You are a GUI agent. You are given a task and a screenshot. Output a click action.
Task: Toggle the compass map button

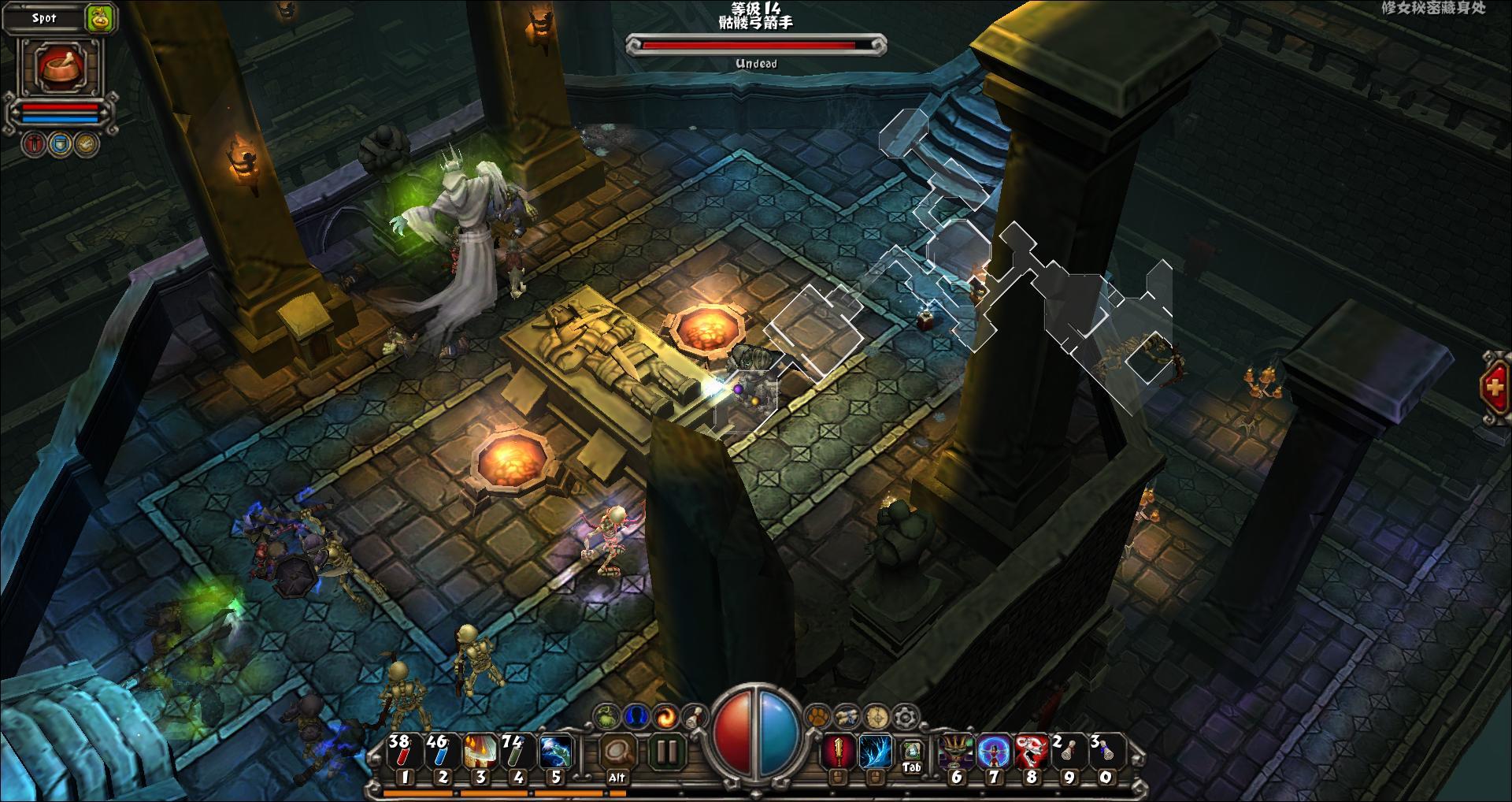tap(876, 716)
